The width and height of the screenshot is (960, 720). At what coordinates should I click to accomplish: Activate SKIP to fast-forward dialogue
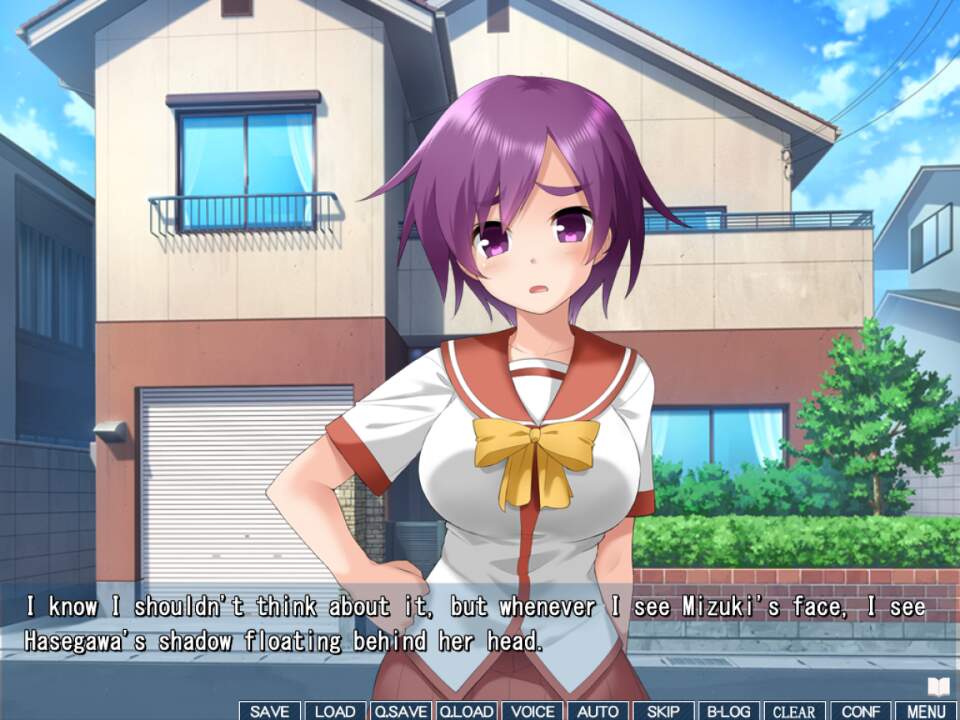click(663, 711)
